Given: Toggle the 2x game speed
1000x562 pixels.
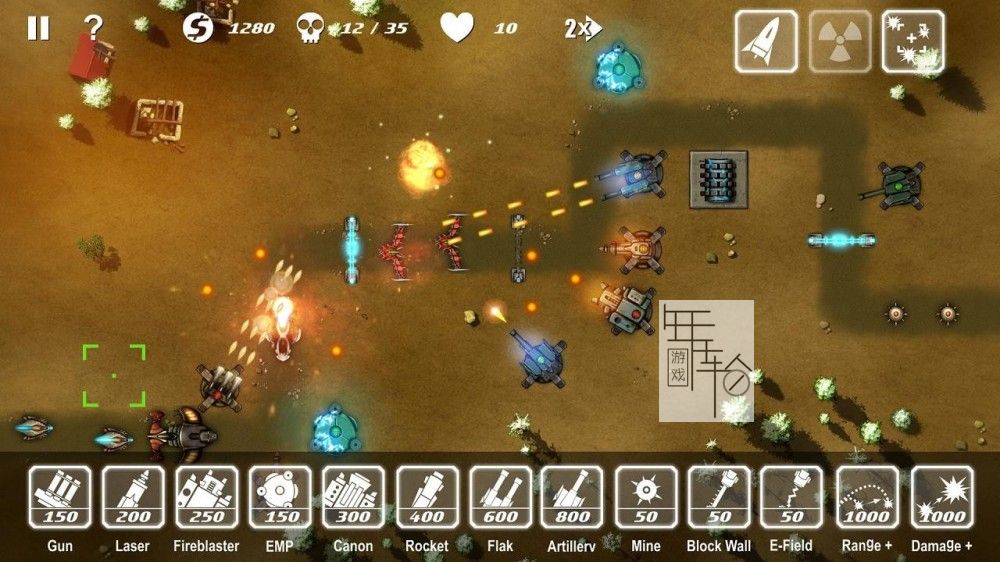Looking at the screenshot, I should click(x=580, y=28).
